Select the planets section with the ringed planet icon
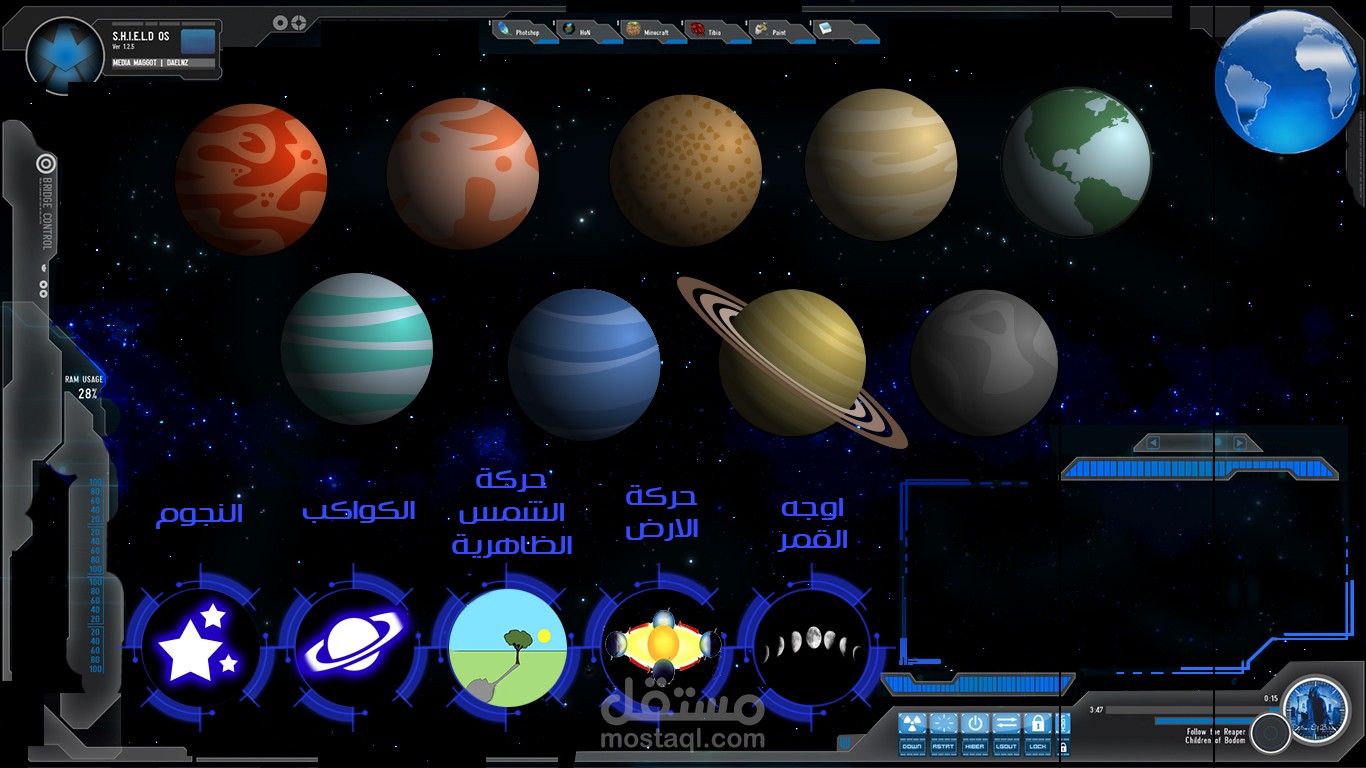The height and width of the screenshot is (768, 1366). click(352, 646)
